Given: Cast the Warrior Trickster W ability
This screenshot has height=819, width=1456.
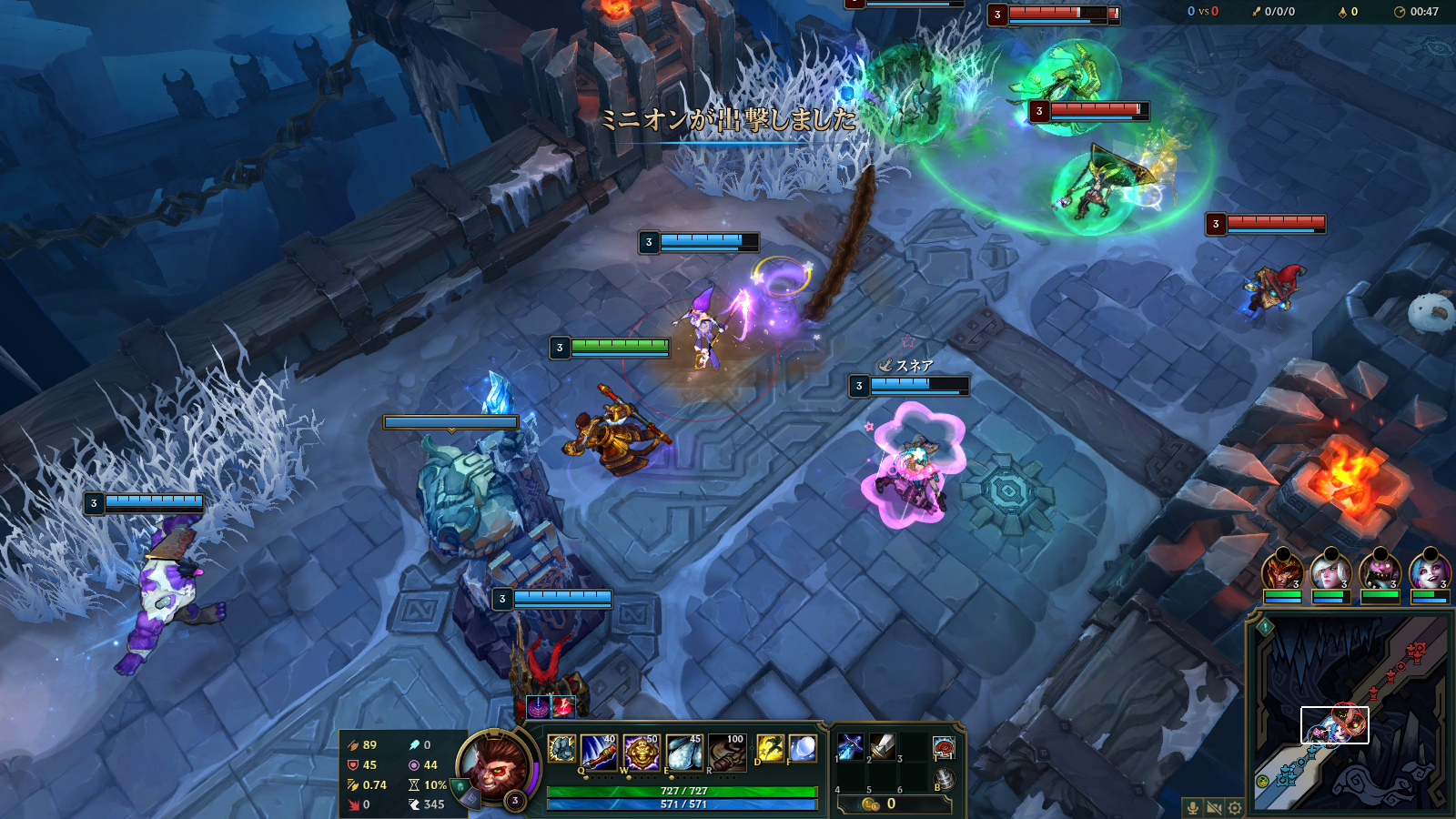Looking at the screenshot, I should click(641, 752).
